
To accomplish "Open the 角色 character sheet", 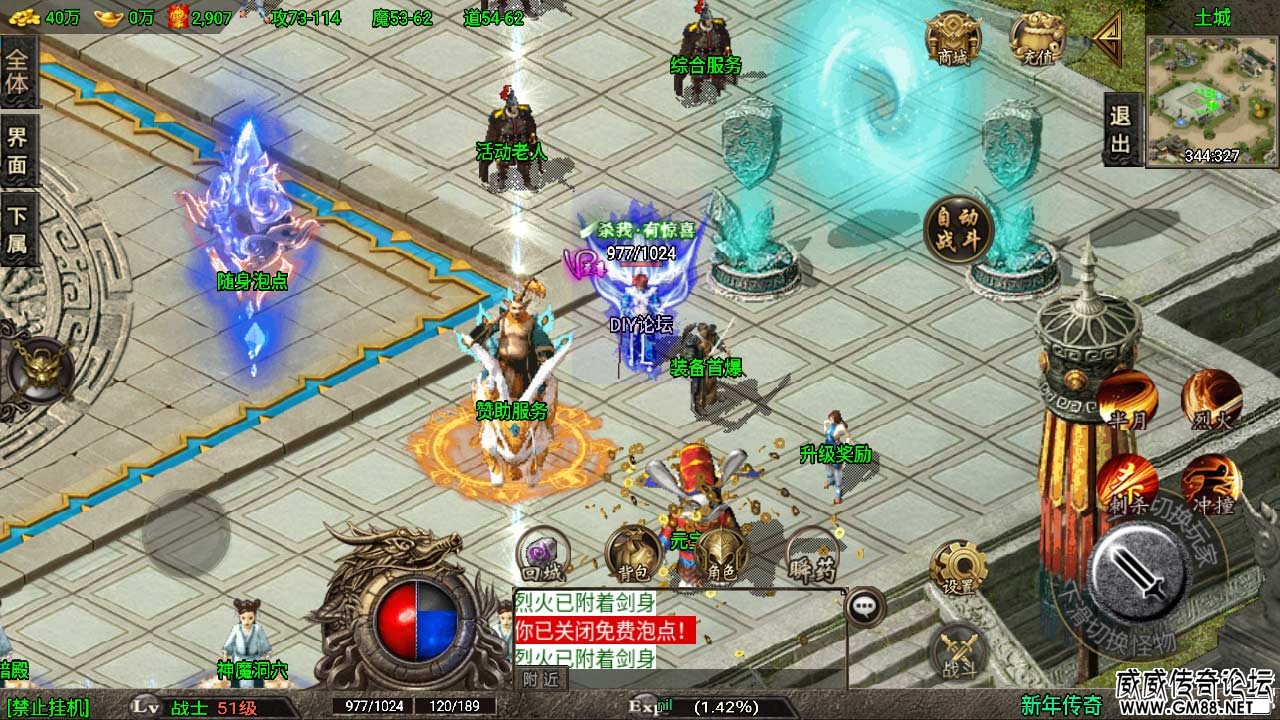I will click(x=722, y=555).
